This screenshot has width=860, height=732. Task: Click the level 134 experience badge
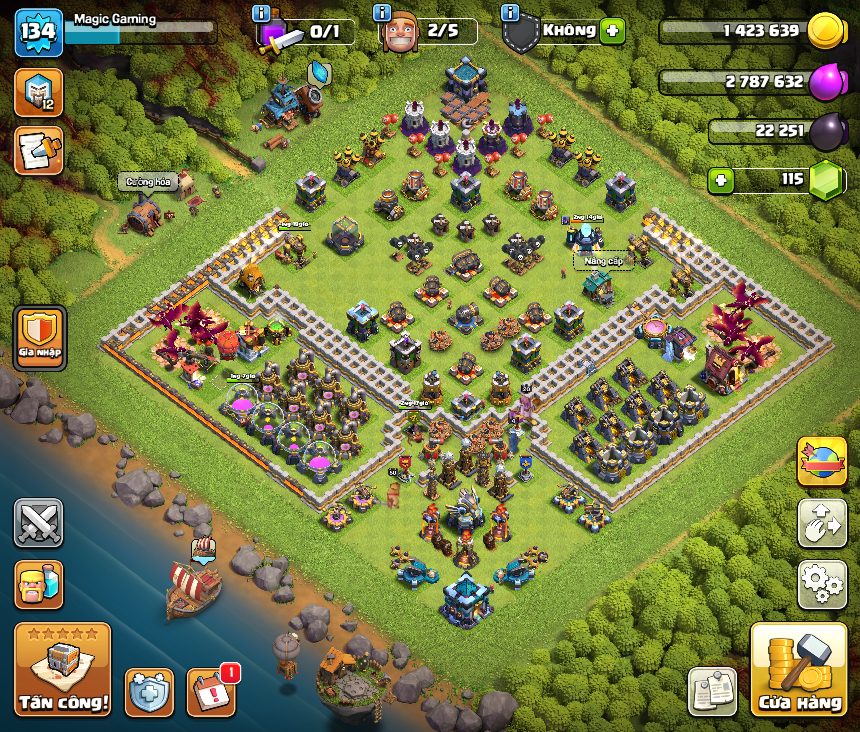point(39,33)
